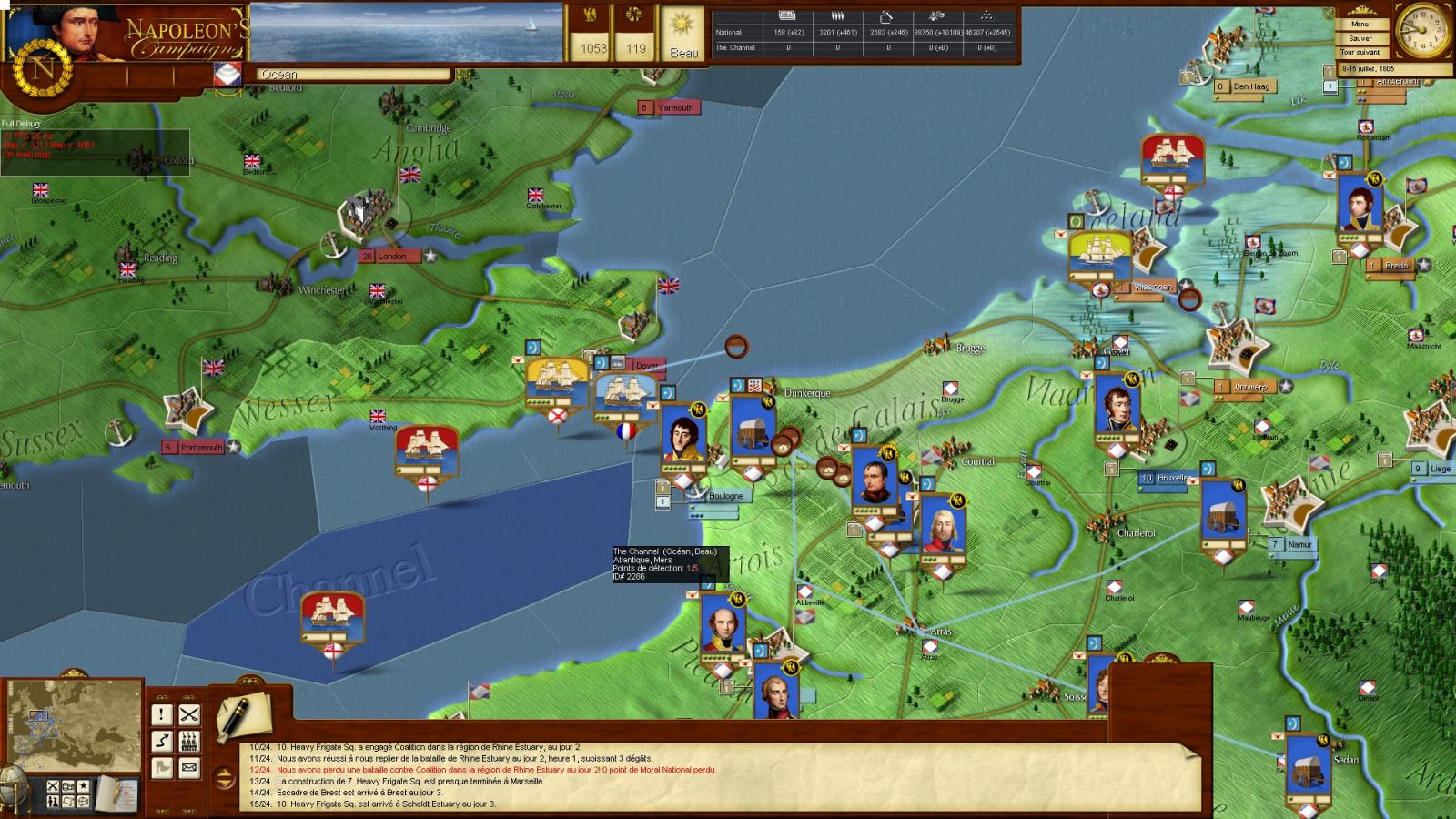Open the envelope message button
The image size is (1456, 819).
pyautogui.click(x=188, y=768)
